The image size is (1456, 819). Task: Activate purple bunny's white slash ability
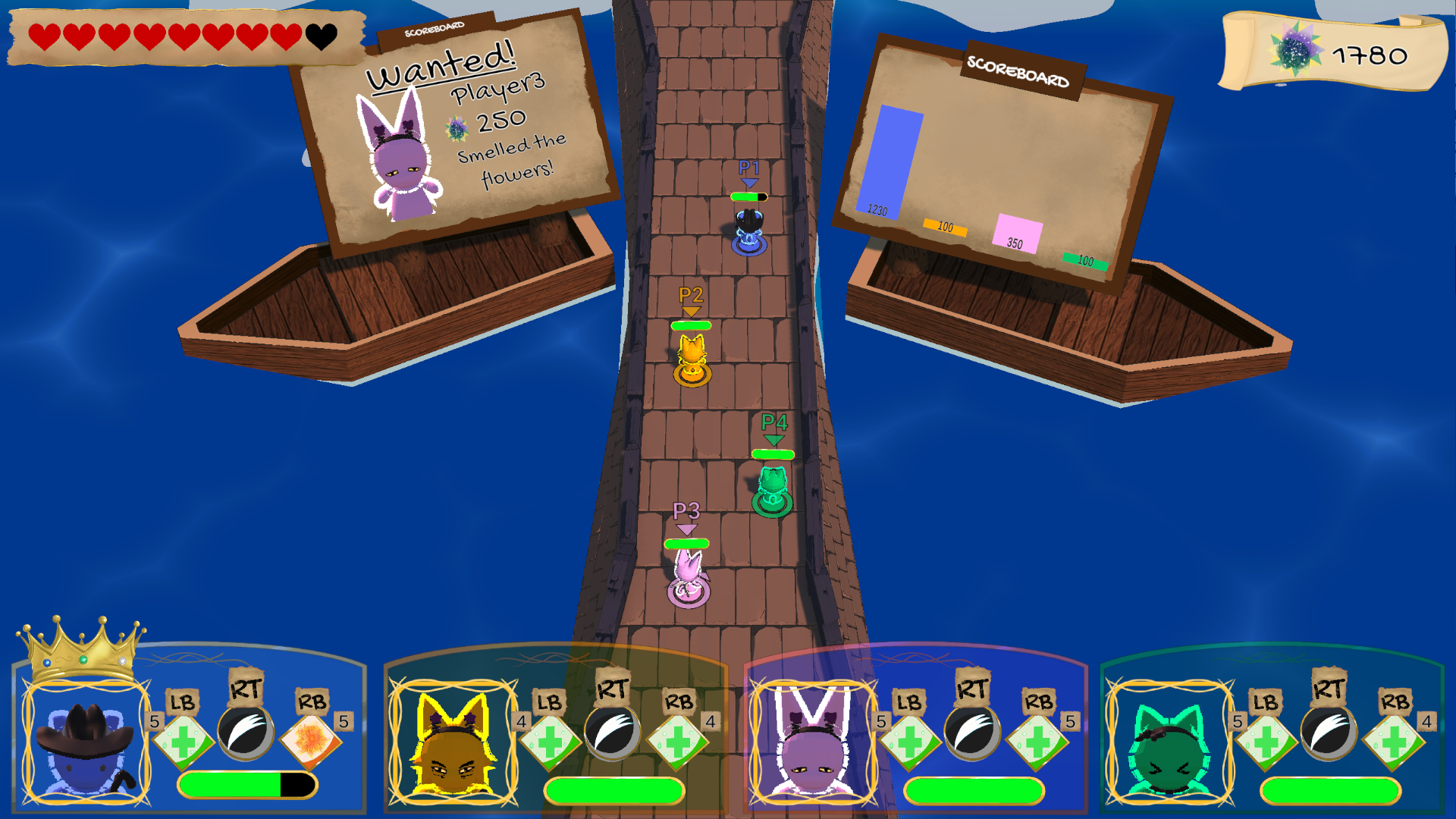[971, 733]
